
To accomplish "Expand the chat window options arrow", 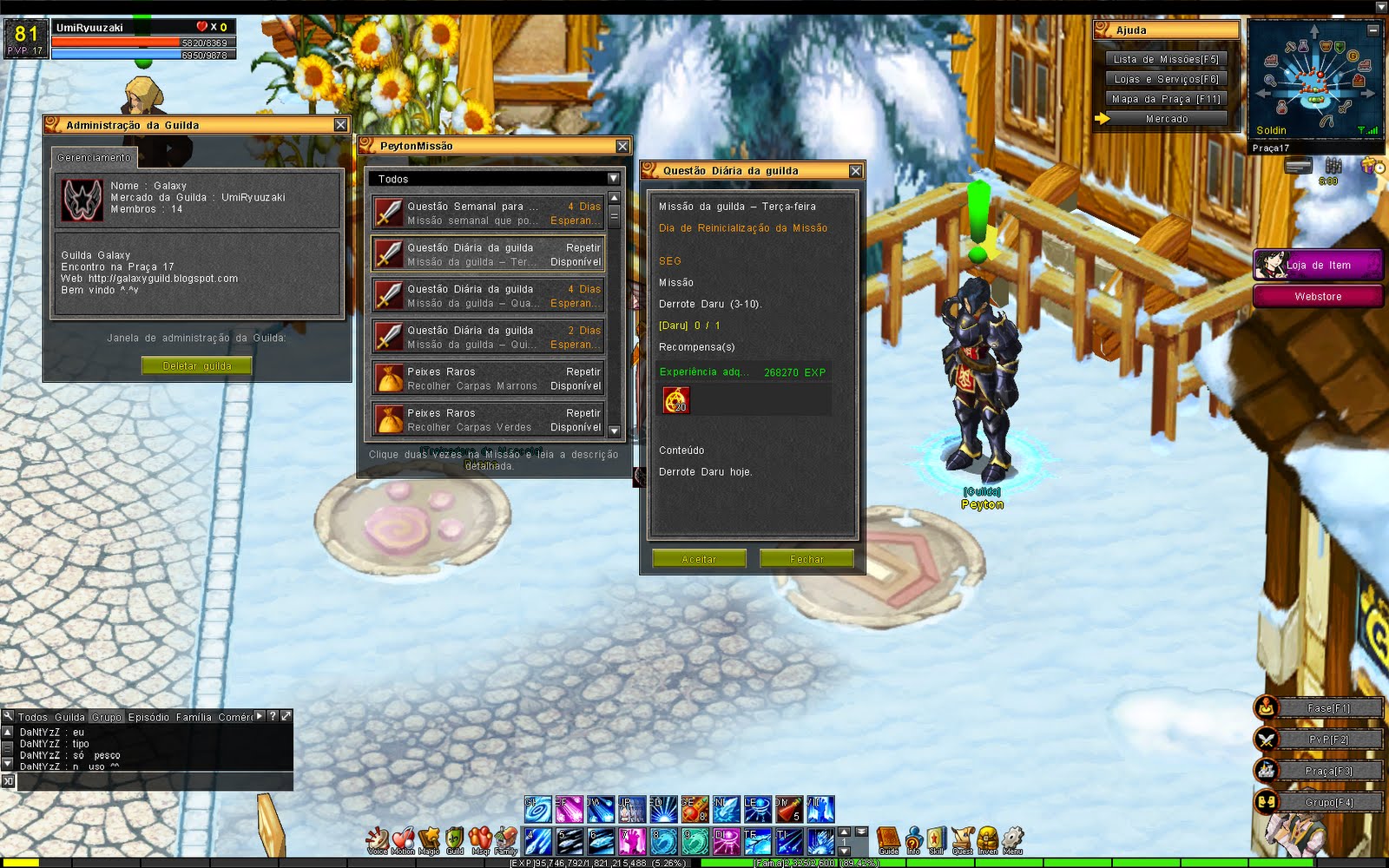I will coord(259,717).
